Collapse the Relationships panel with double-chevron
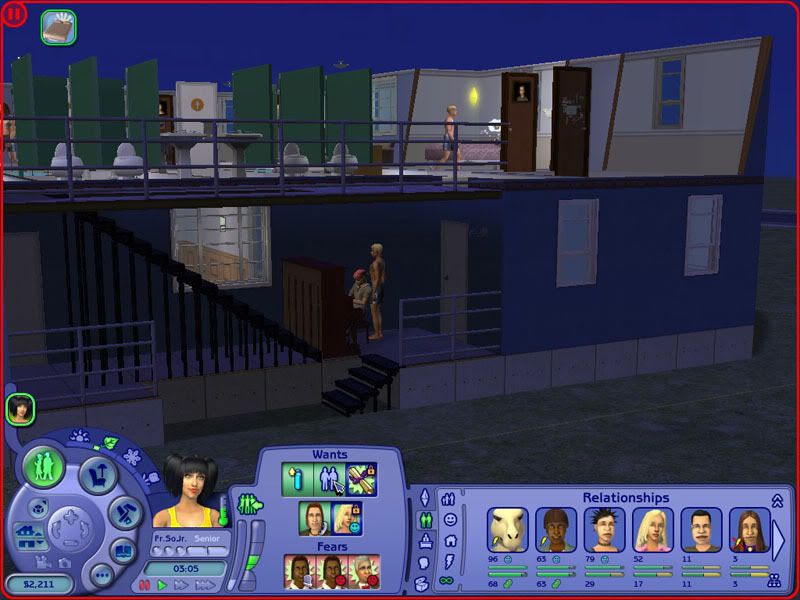This screenshot has height=600, width=800. pyautogui.click(x=776, y=499)
